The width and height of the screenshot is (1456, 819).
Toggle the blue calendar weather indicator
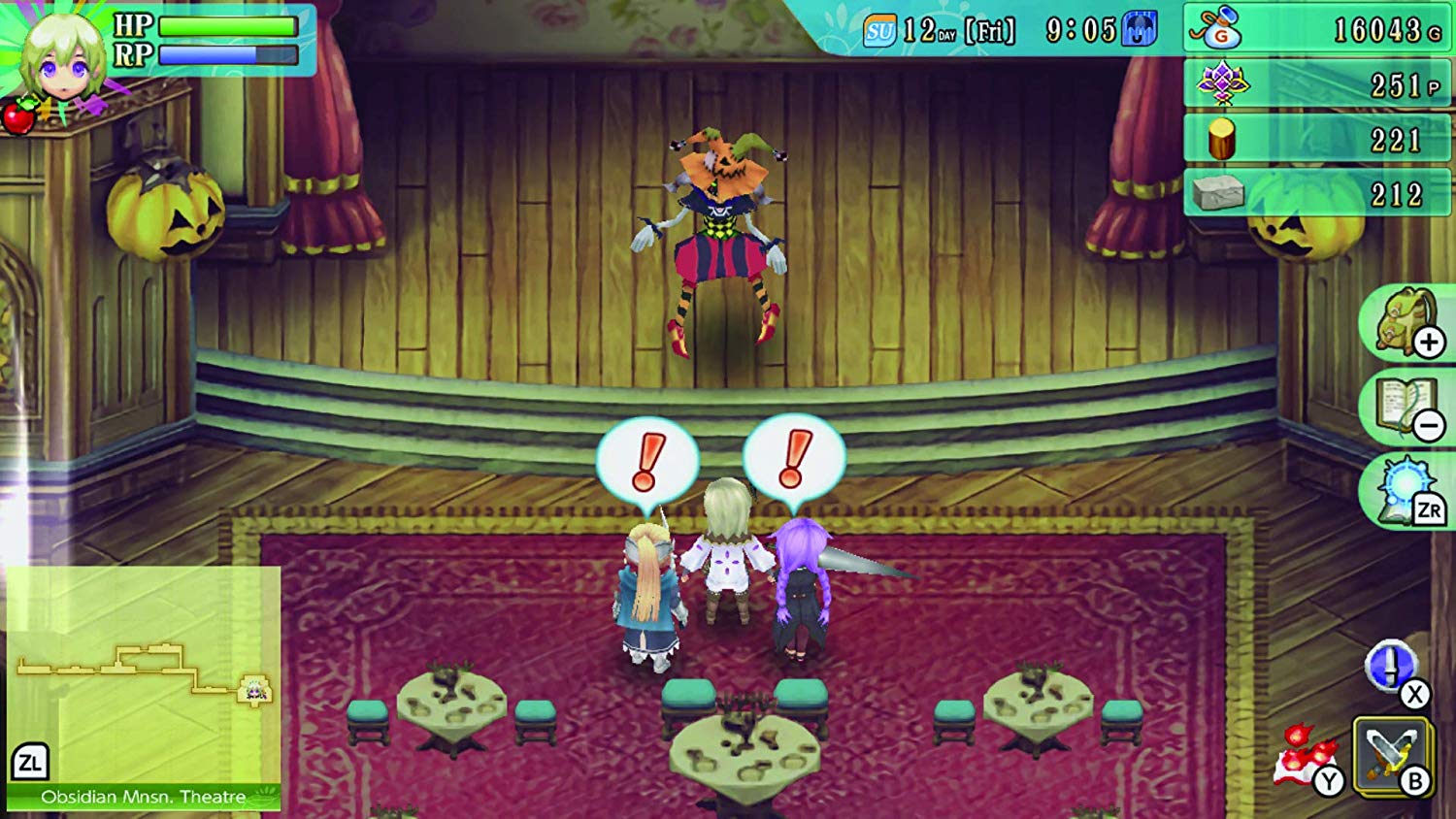(x=1137, y=27)
